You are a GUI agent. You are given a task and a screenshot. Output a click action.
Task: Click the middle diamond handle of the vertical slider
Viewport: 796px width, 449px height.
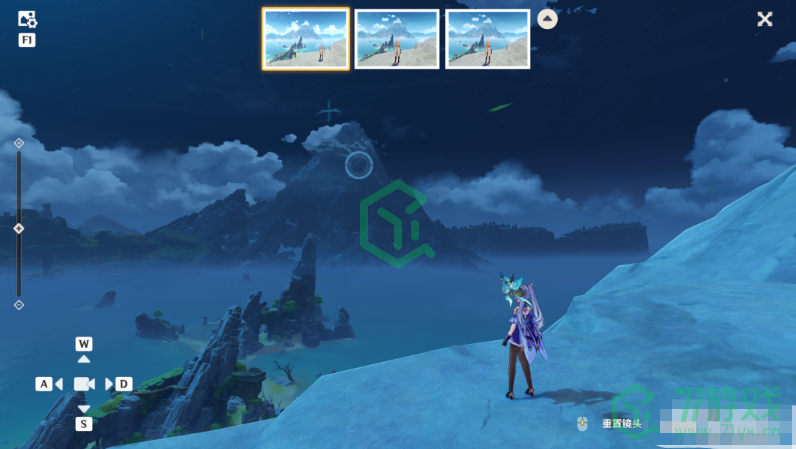tap(19, 229)
